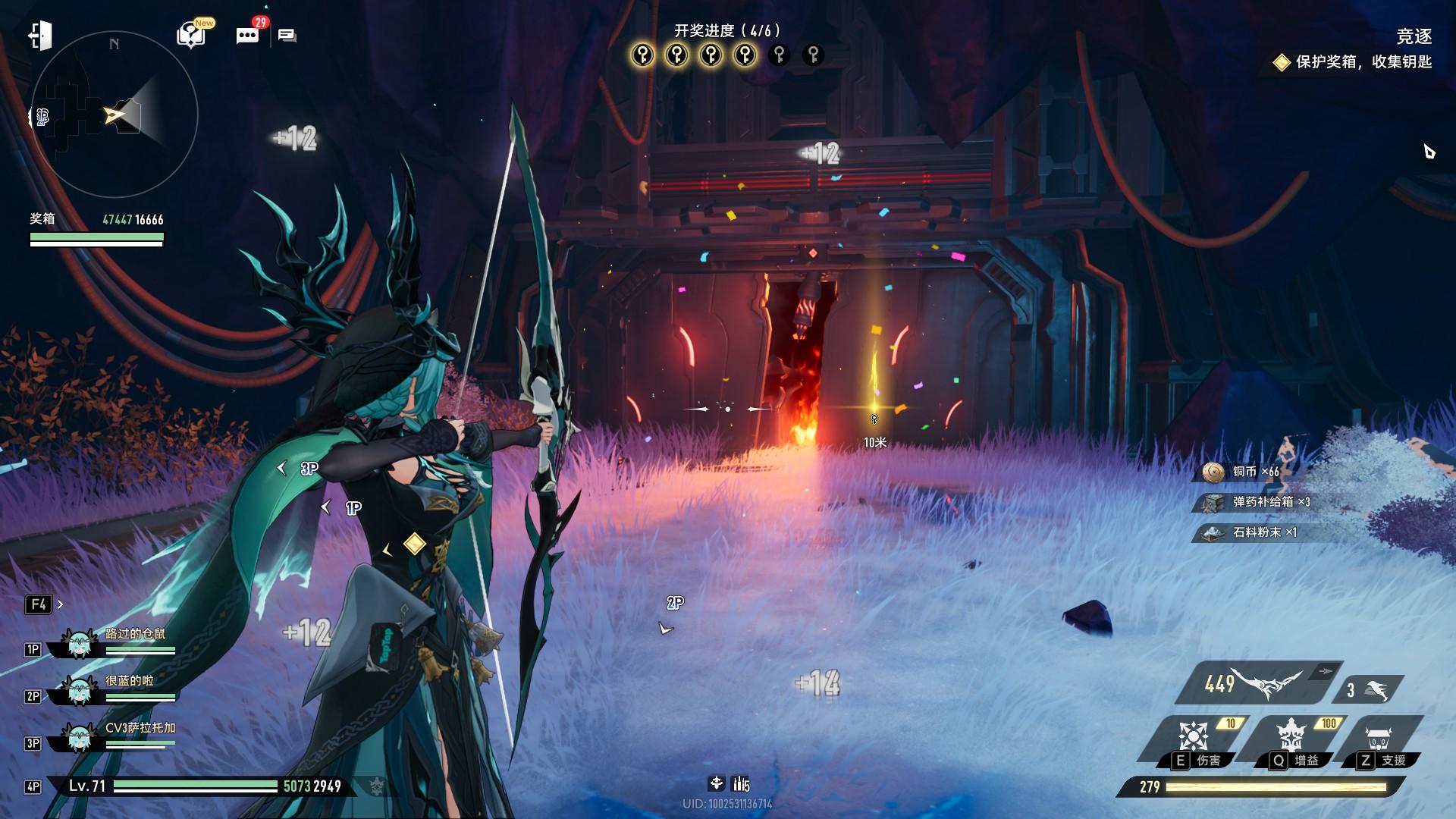Screen dimensions: 1456x819
Task: Click the exit door icon
Action: pos(40,36)
